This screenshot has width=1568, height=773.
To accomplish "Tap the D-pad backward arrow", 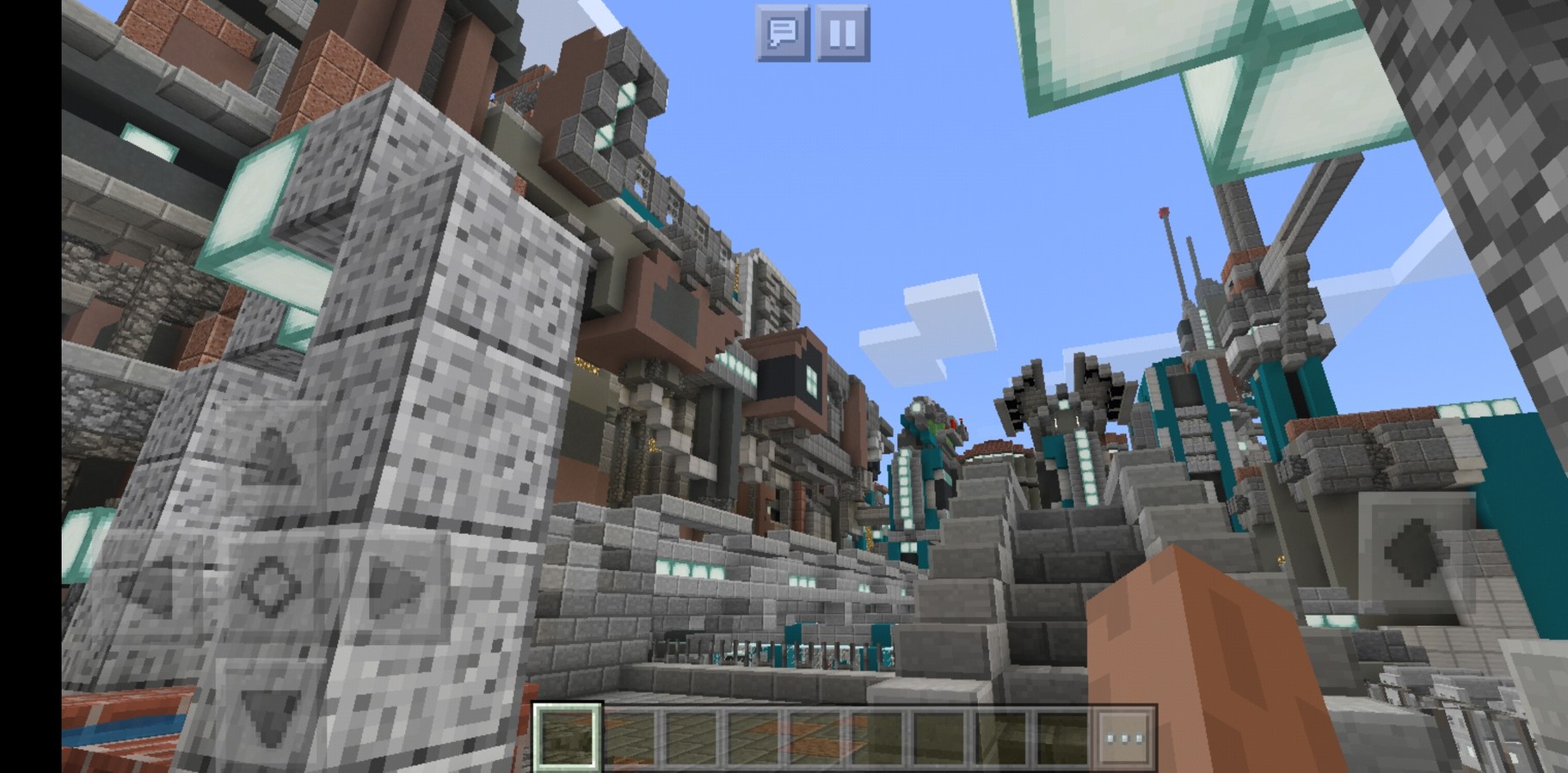I will pos(271,707).
